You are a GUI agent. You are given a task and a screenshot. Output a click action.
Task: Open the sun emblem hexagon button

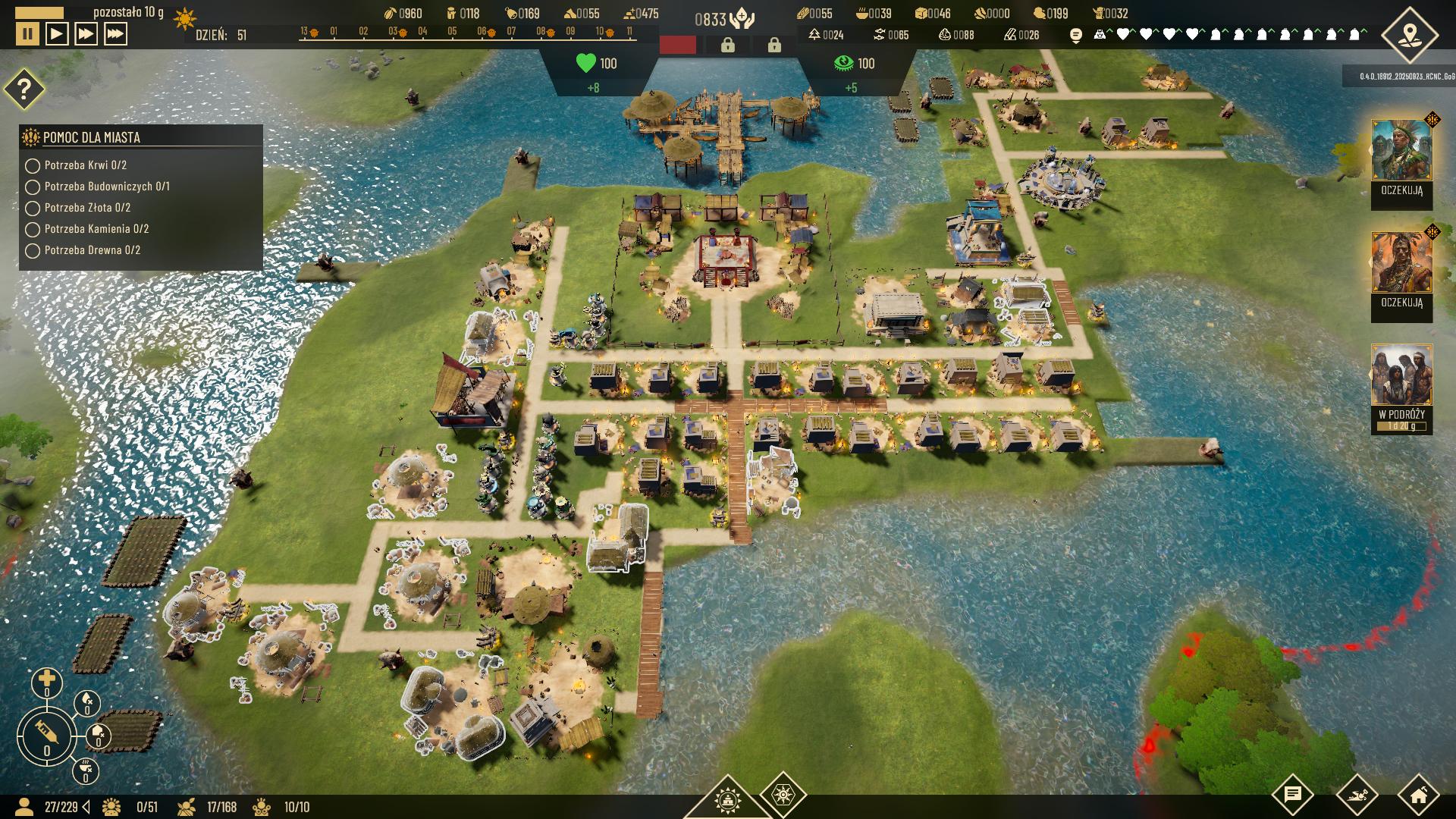[783, 795]
